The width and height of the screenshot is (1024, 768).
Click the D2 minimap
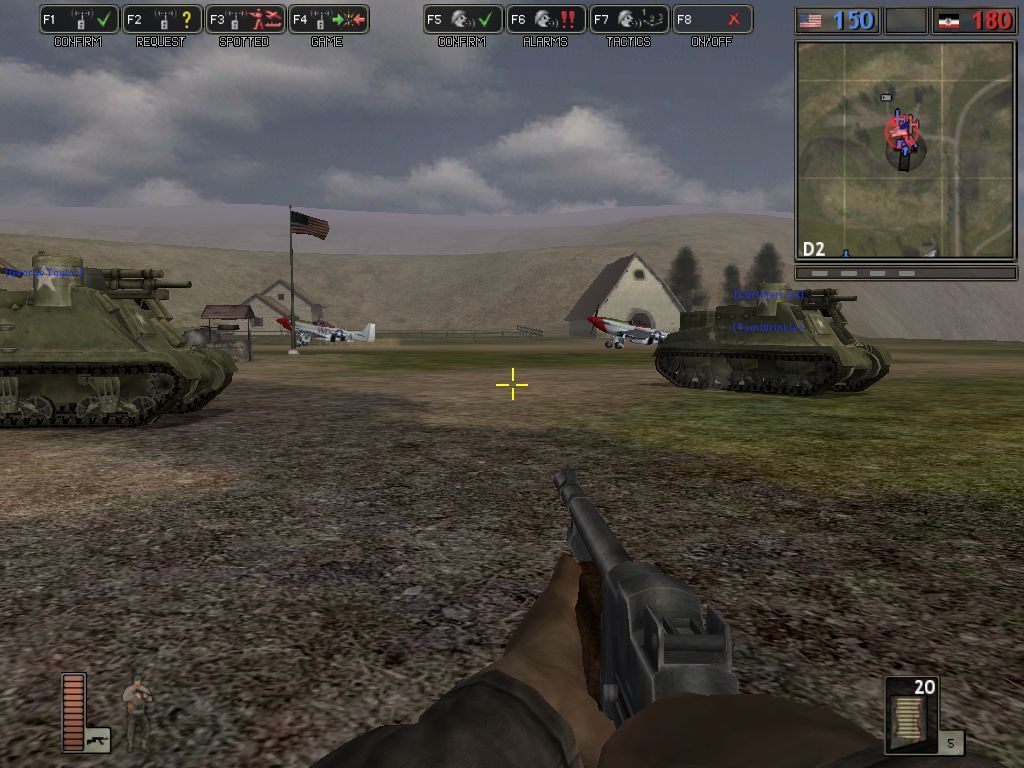pos(906,149)
